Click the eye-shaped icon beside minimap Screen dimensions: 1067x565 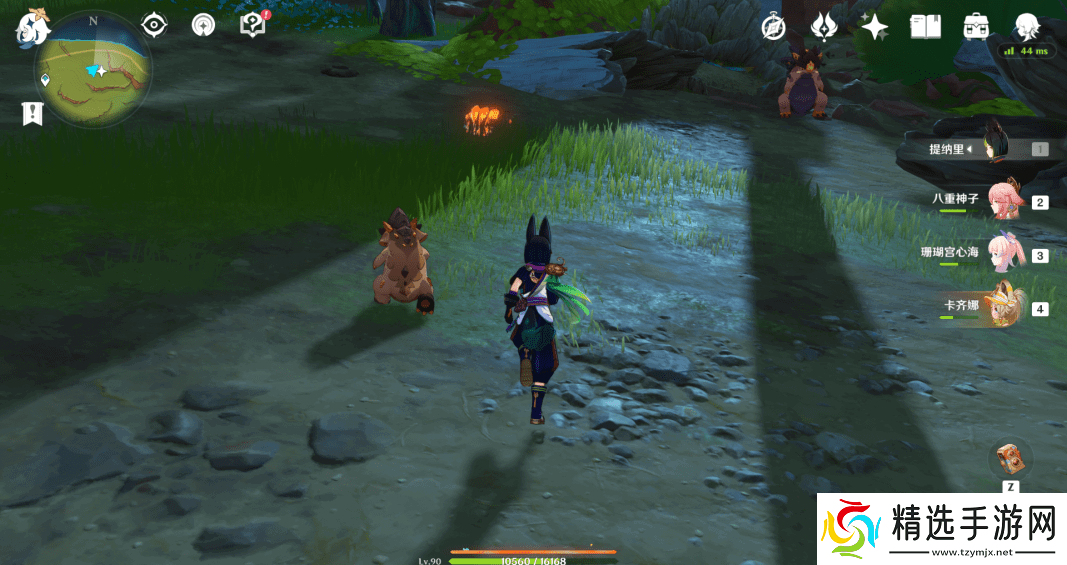coord(154,24)
